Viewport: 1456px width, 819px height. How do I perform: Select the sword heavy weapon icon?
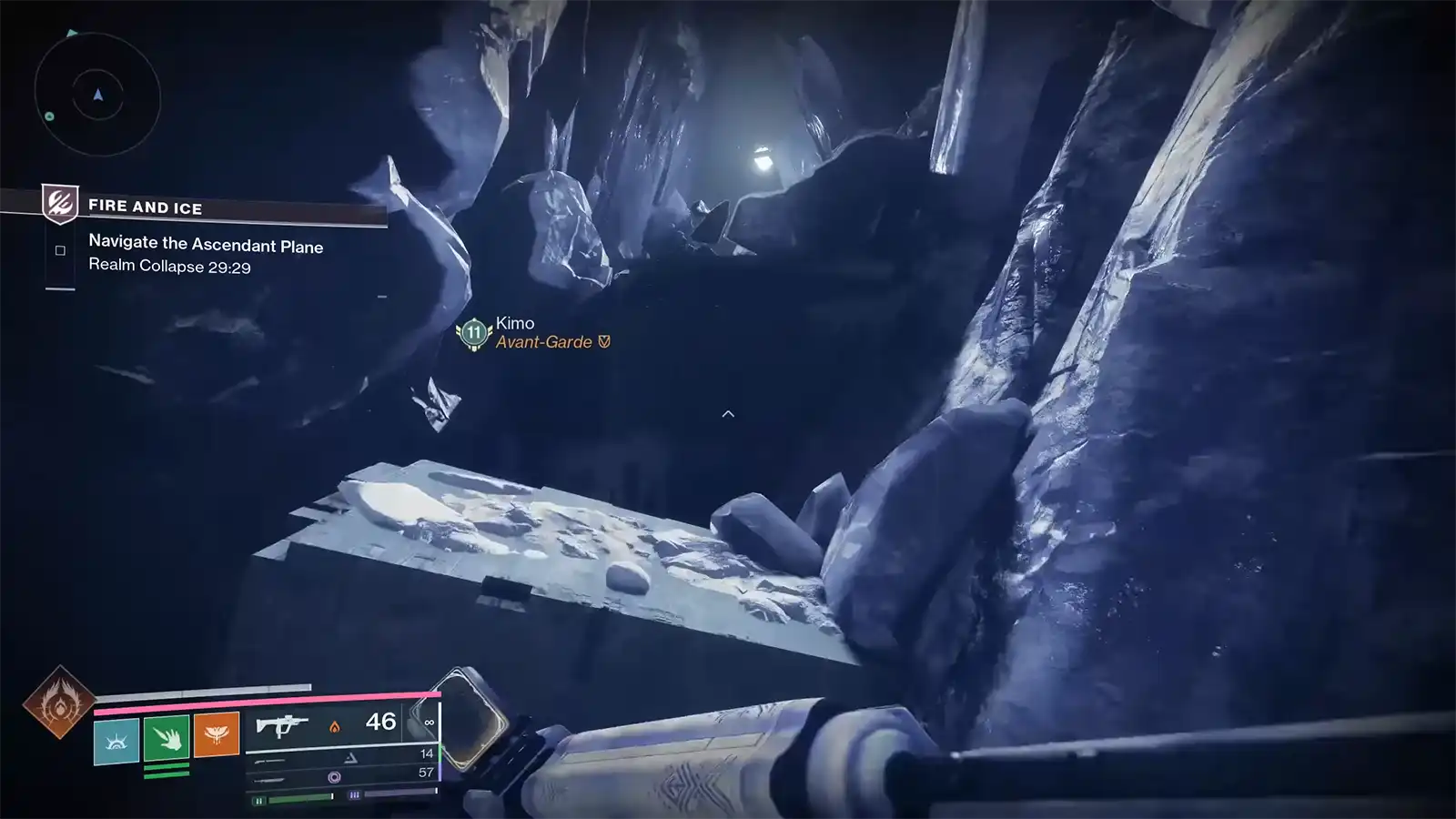pyautogui.click(x=269, y=781)
